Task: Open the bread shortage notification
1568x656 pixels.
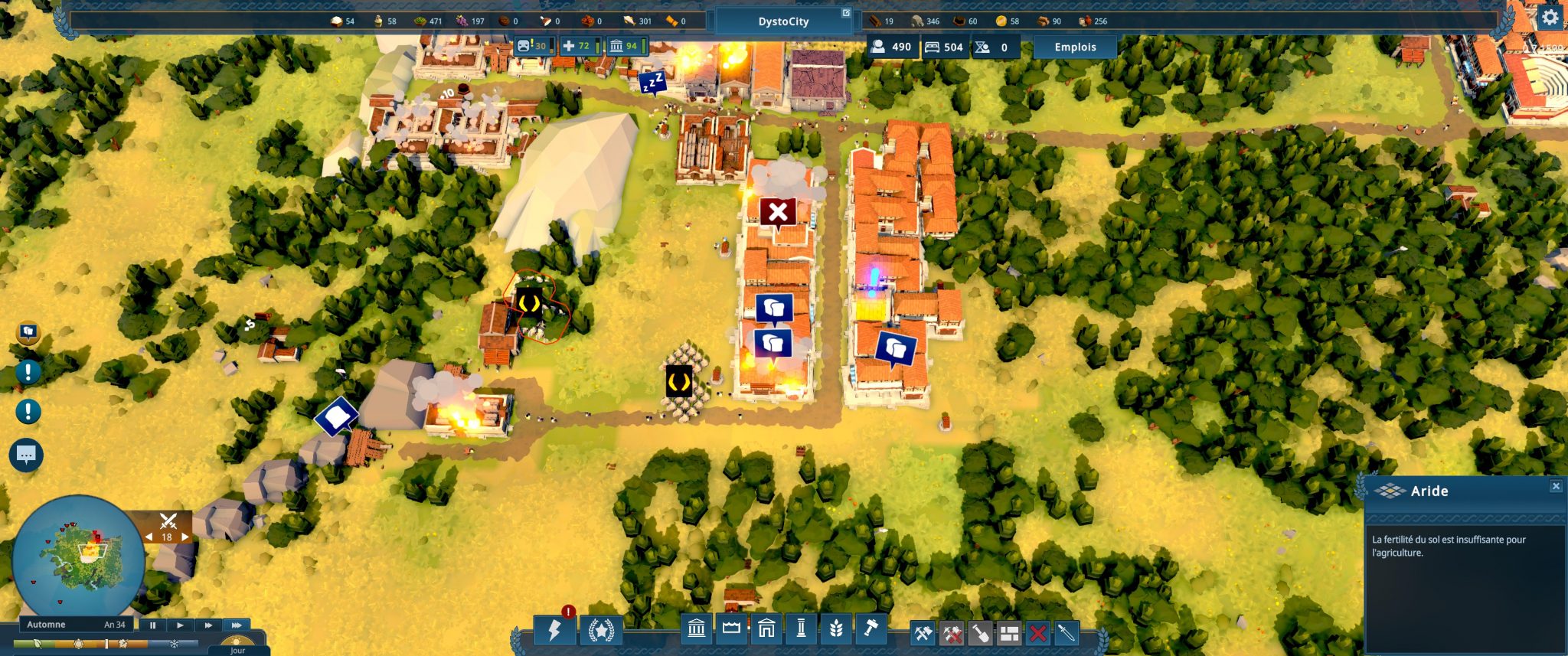Action: tap(28, 332)
